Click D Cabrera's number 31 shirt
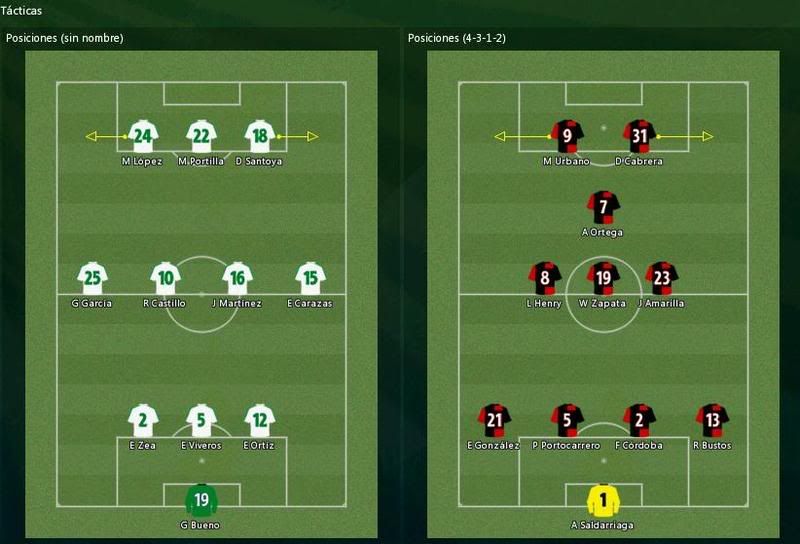This screenshot has height=544, width=800. [639, 136]
